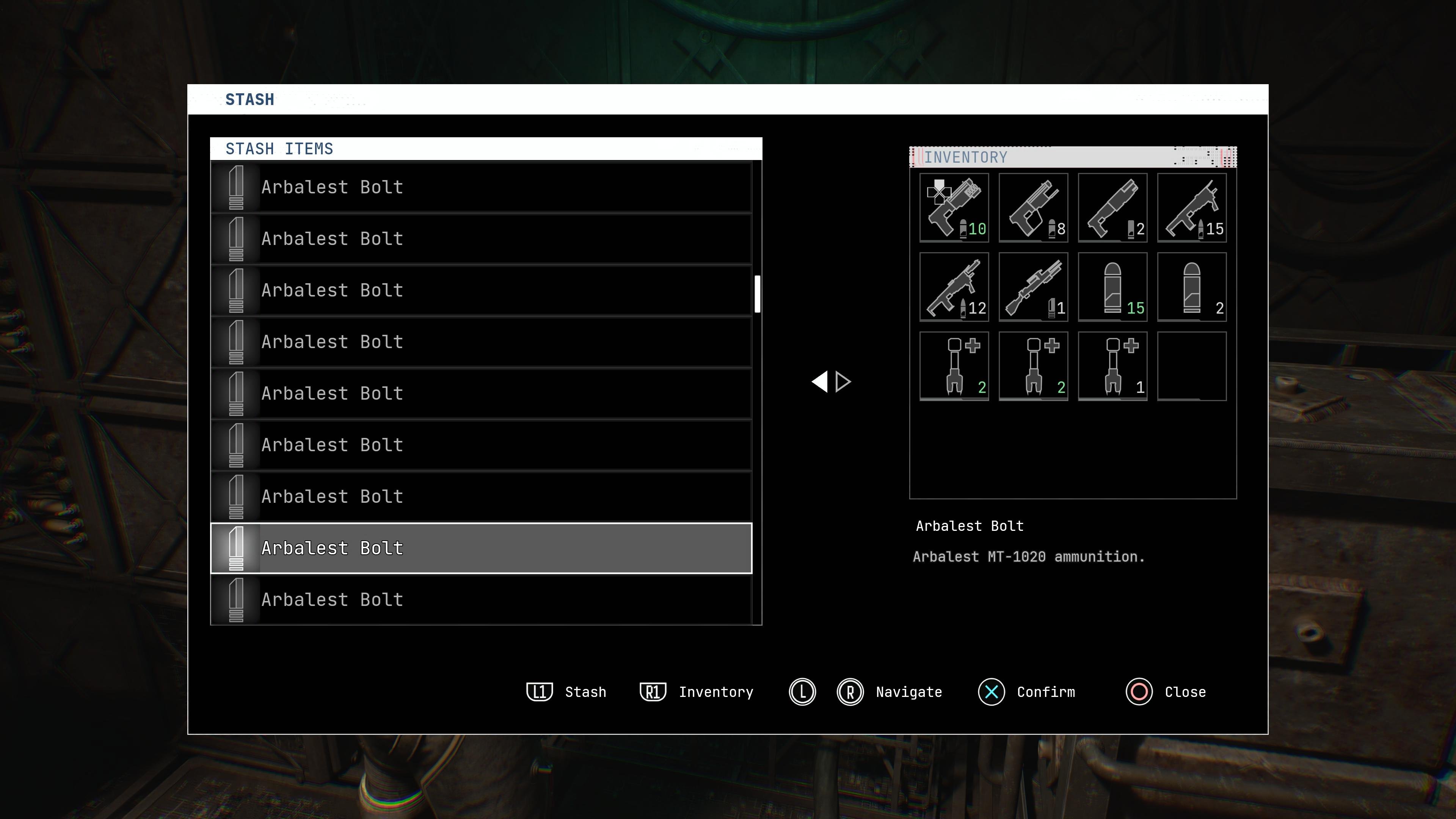1456x819 pixels.
Task: Select the weapon loaded with 15 rounds
Action: click(1191, 207)
